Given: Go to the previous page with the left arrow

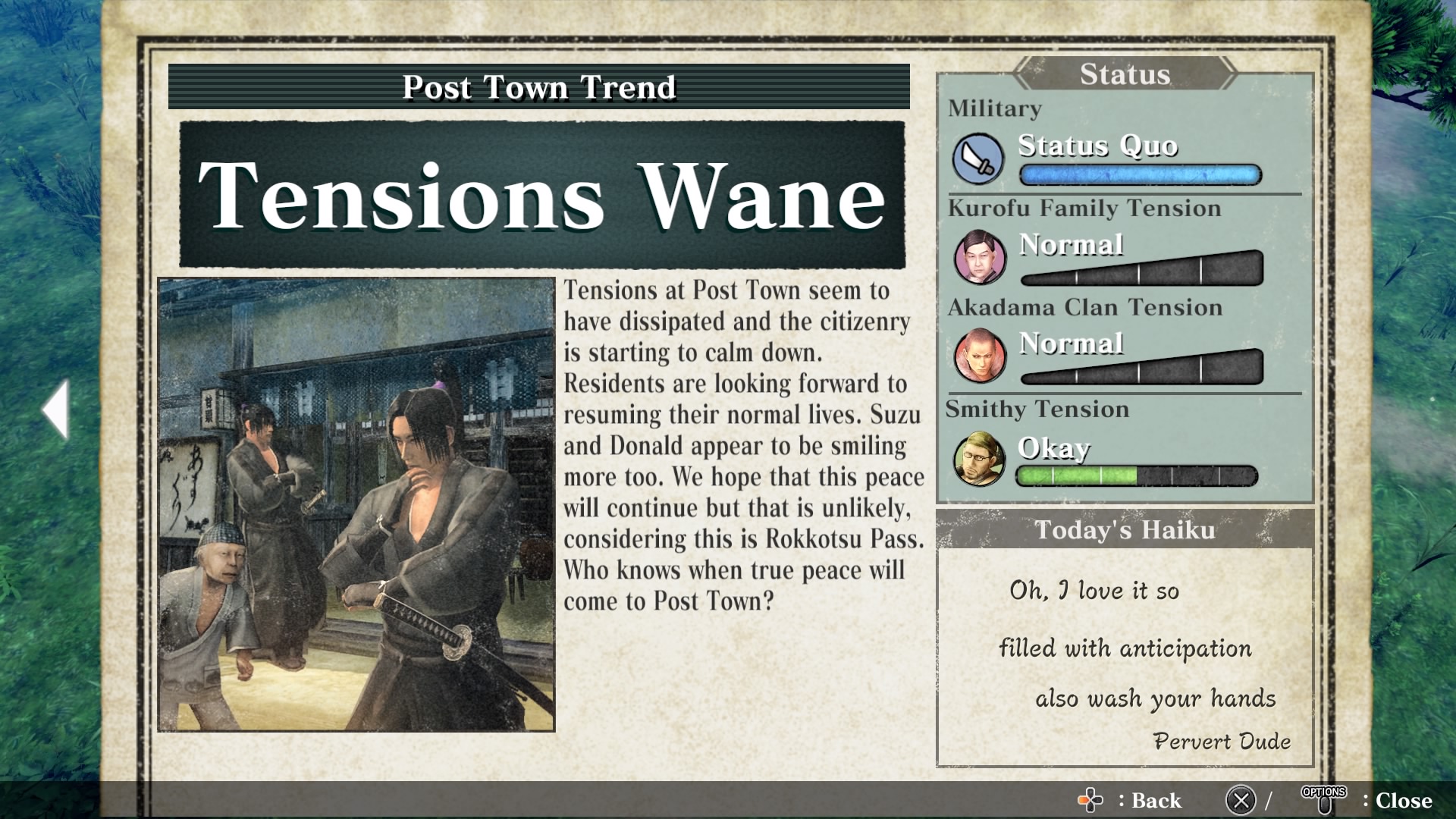Looking at the screenshot, I should (x=57, y=409).
